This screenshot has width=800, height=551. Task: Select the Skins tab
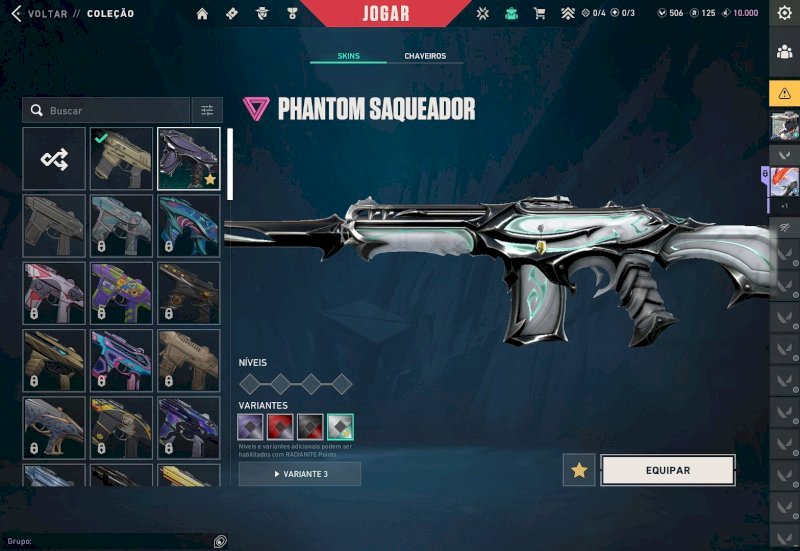348,56
